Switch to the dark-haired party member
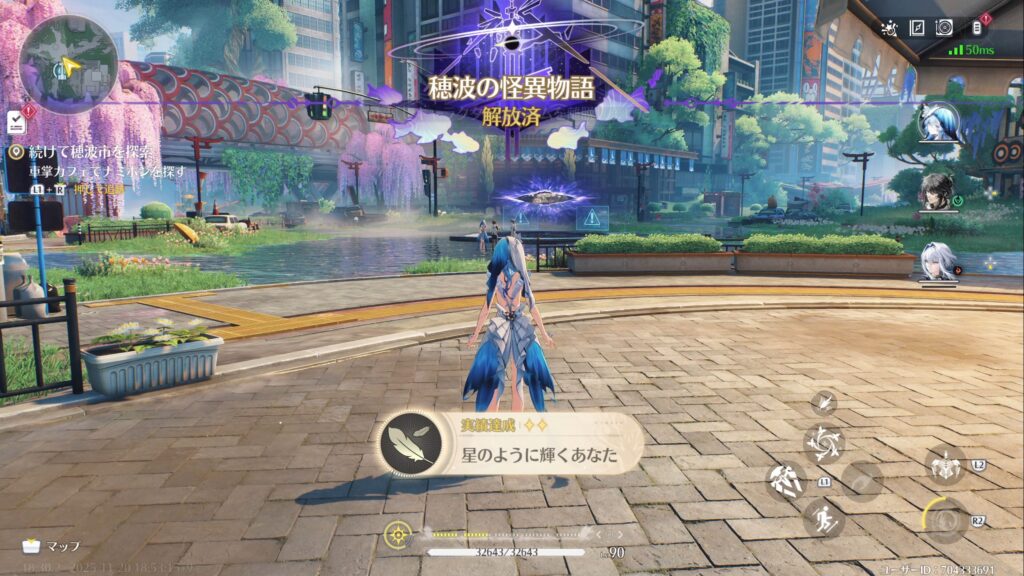Image resolution: width=1024 pixels, height=576 pixels. tap(938, 190)
